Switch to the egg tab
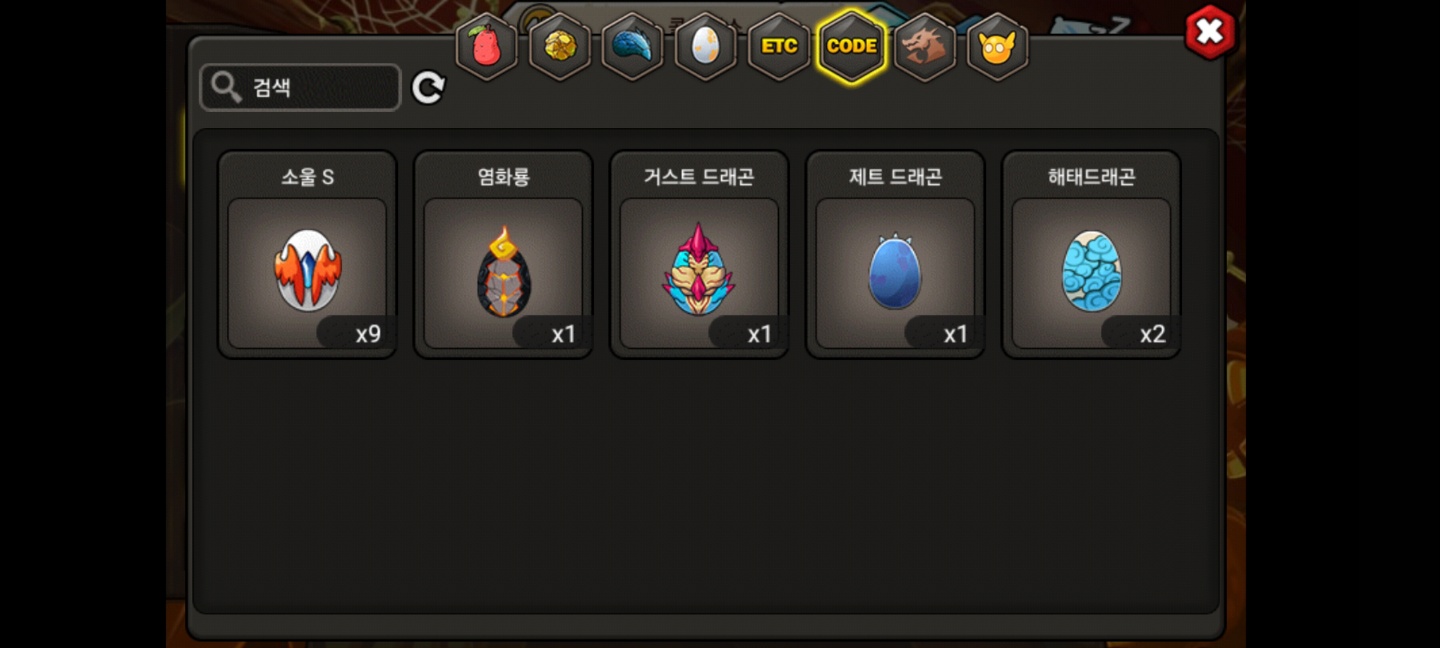This screenshot has width=1440, height=648. [705, 46]
